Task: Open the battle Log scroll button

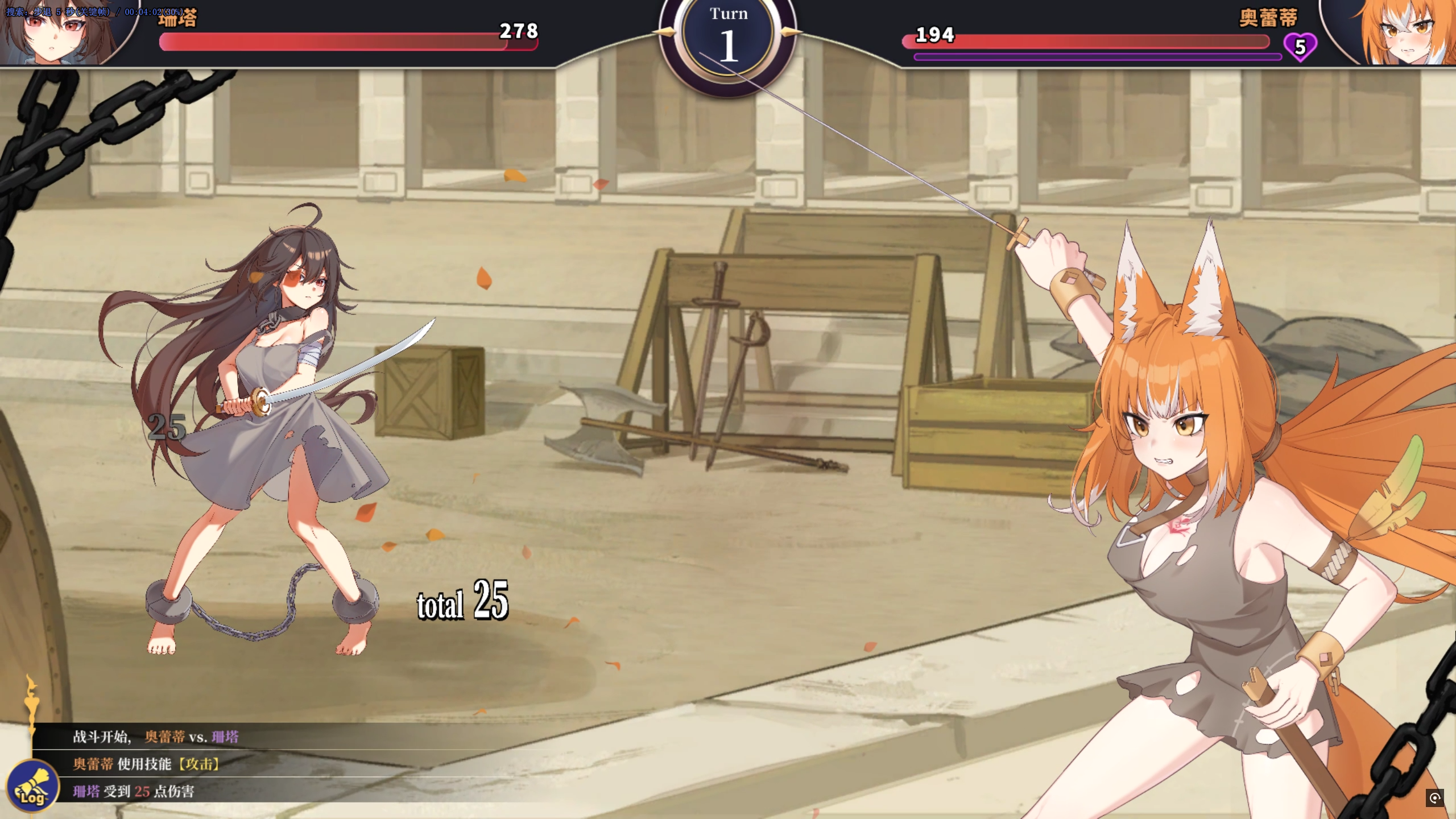Action: click(x=32, y=787)
